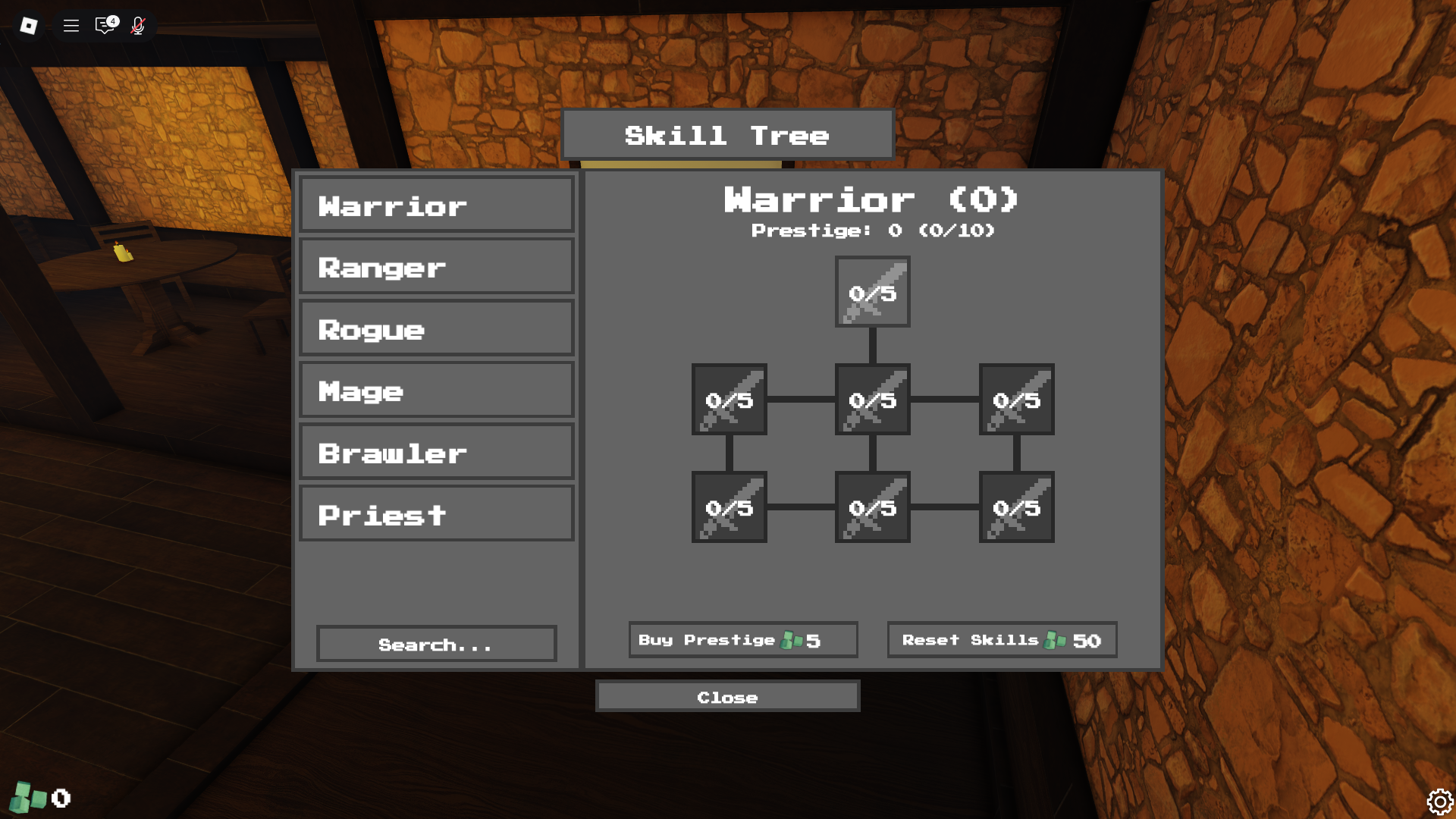Select the Ranger class
The width and height of the screenshot is (1456, 819).
point(436,266)
